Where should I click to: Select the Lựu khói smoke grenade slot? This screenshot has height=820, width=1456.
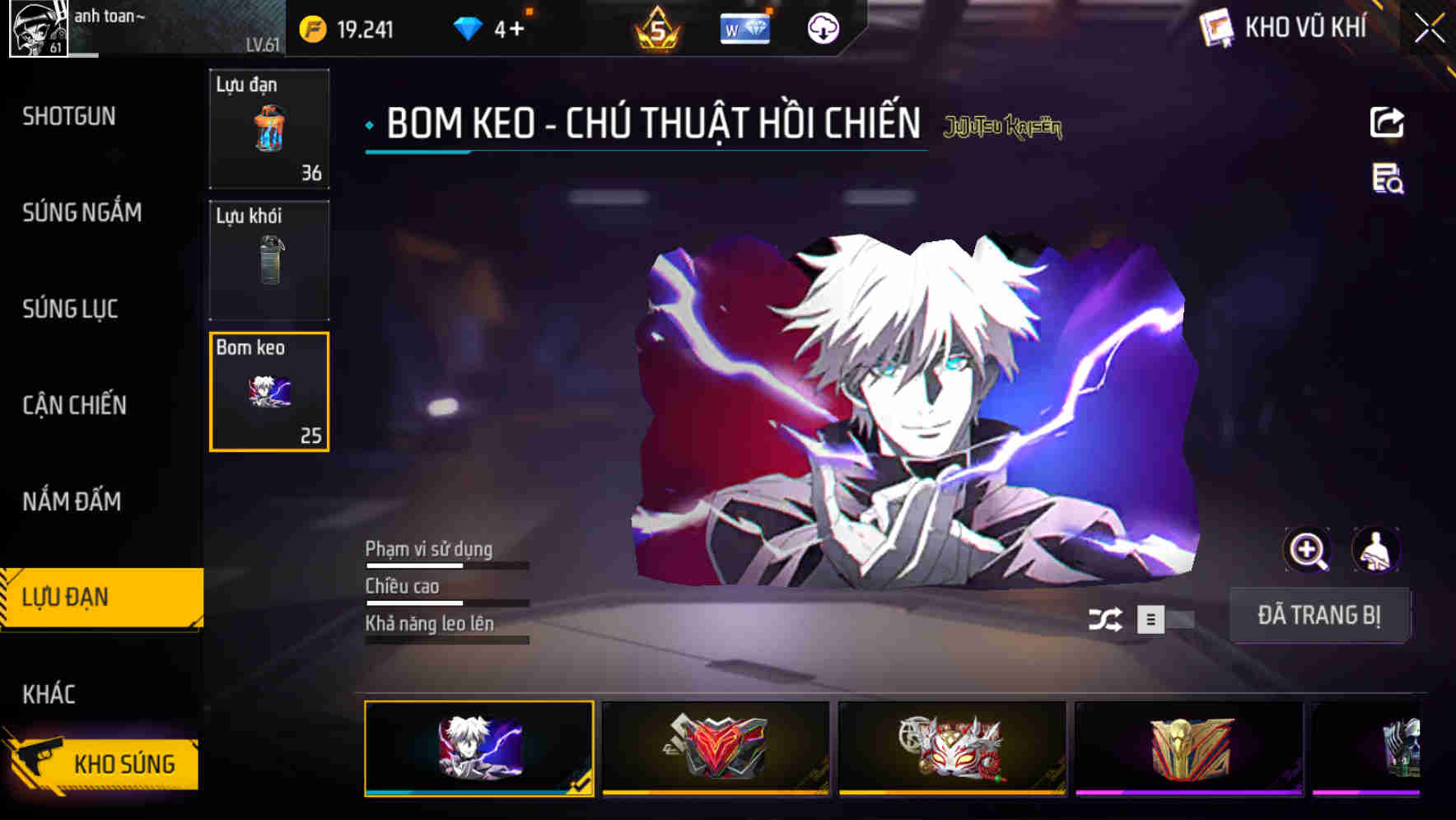[x=268, y=260]
